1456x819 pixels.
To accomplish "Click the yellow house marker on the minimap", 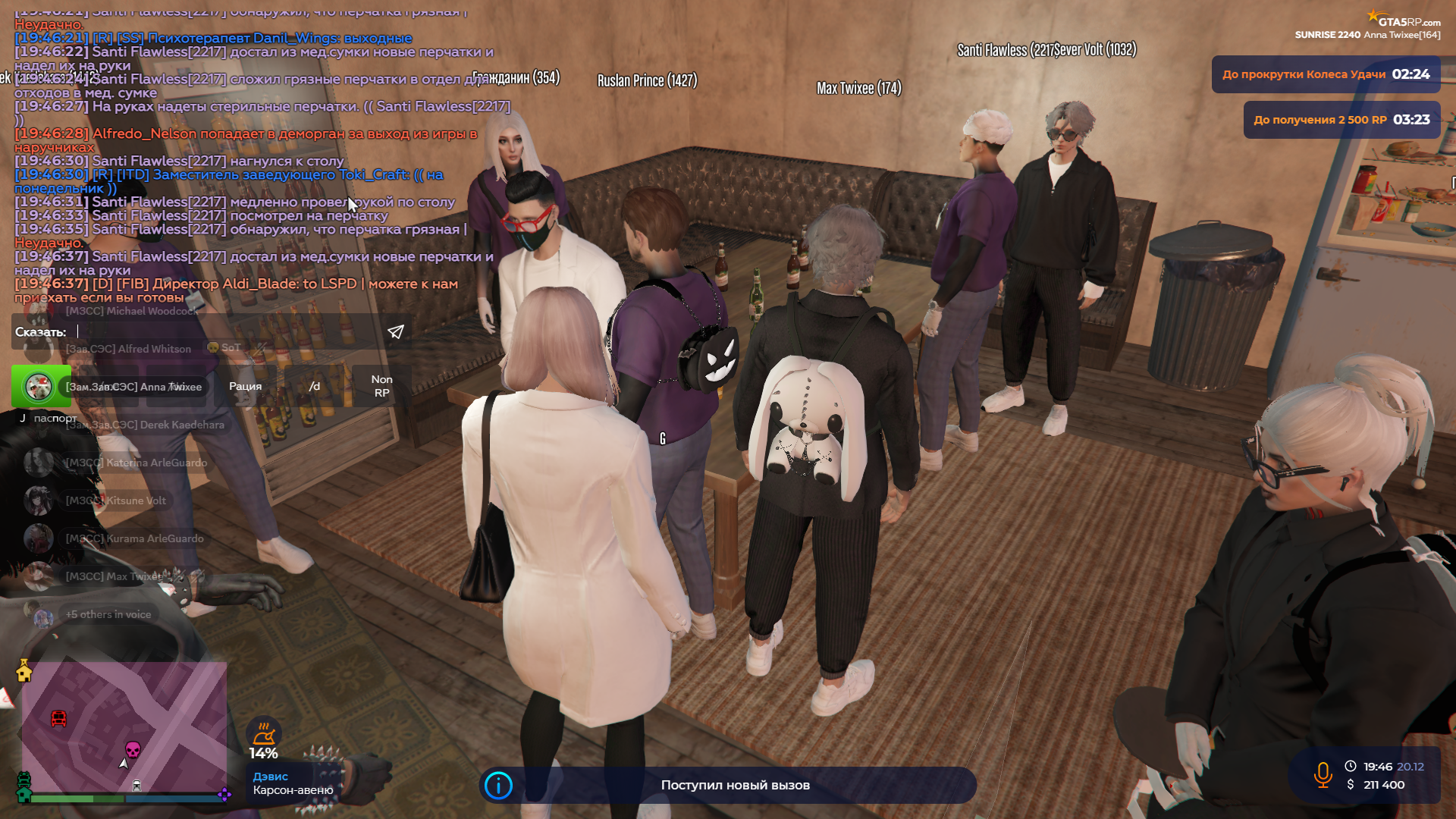I will pyautogui.click(x=24, y=670).
